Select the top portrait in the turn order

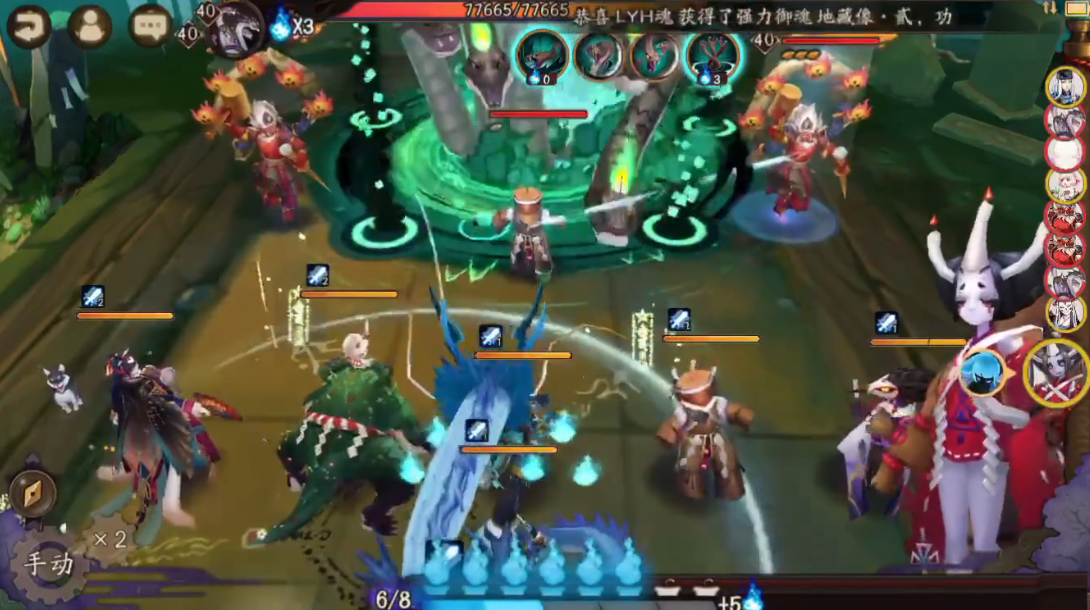pos(1066,86)
